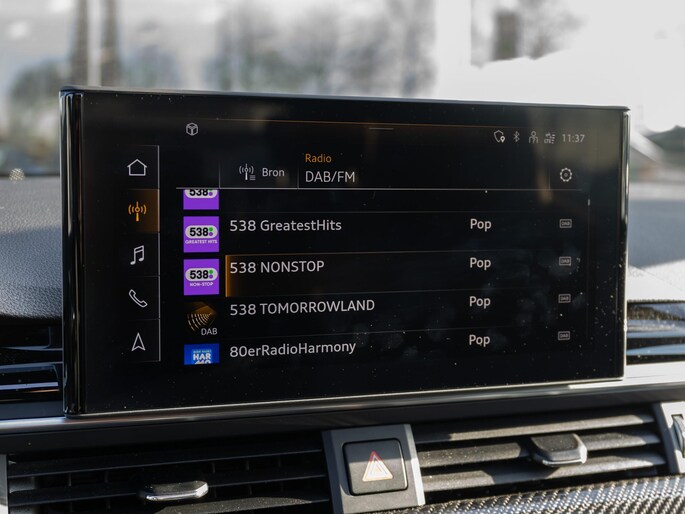Tune to 538 GreatestHits station

click(285, 226)
